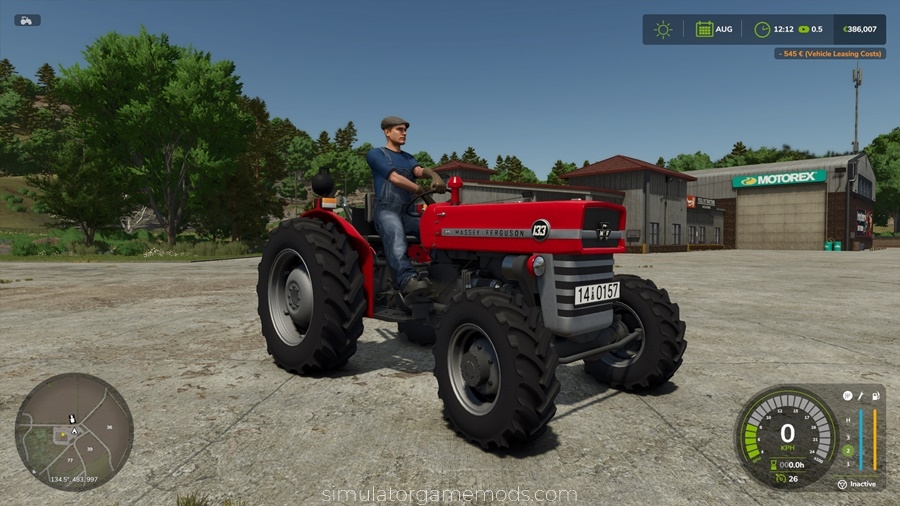This screenshot has height=506, width=900.
Task: Click the wrench damage icon
Action: click(x=860, y=396)
